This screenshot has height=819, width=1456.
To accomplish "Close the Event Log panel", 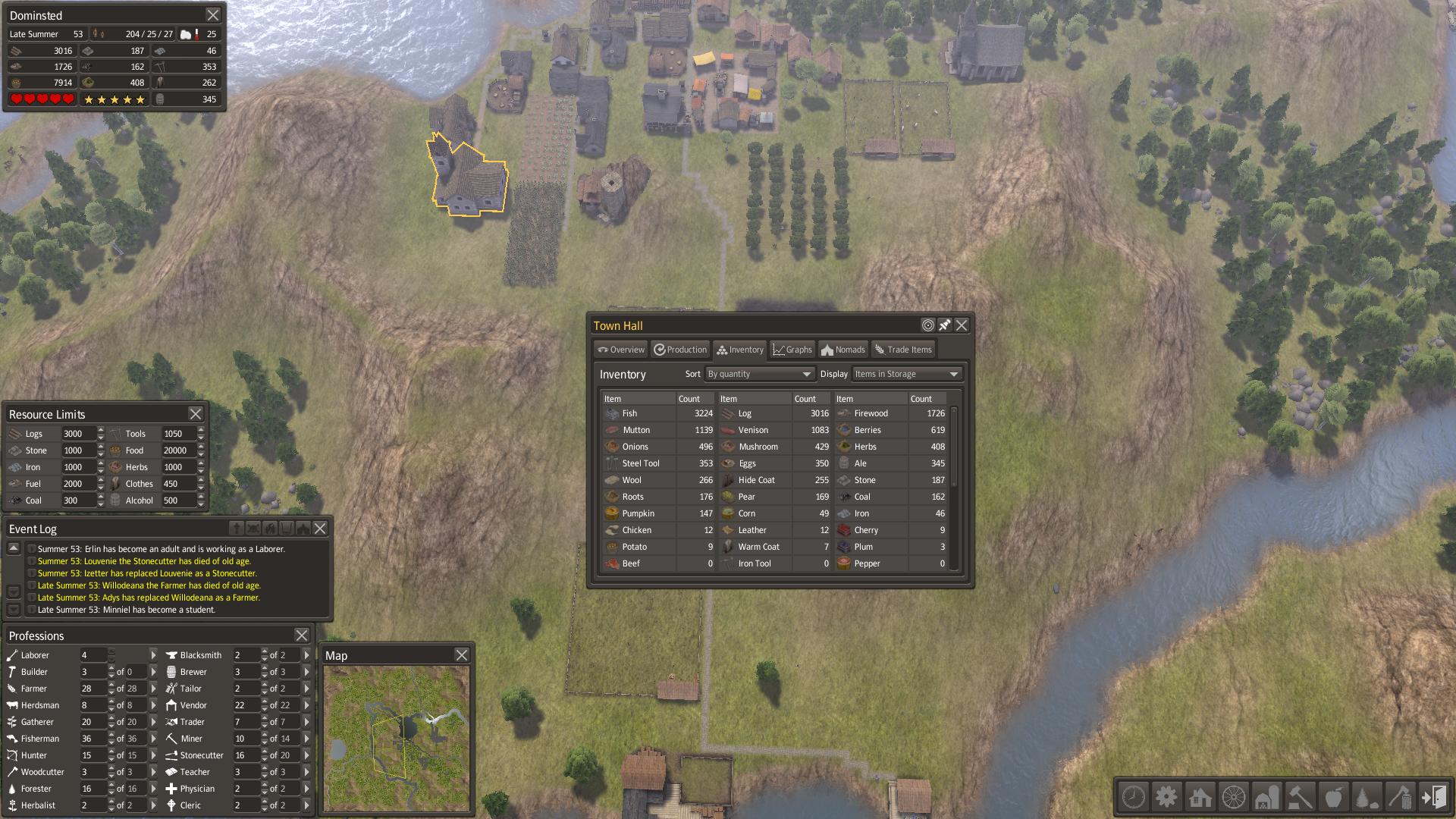I will pyautogui.click(x=320, y=529).
